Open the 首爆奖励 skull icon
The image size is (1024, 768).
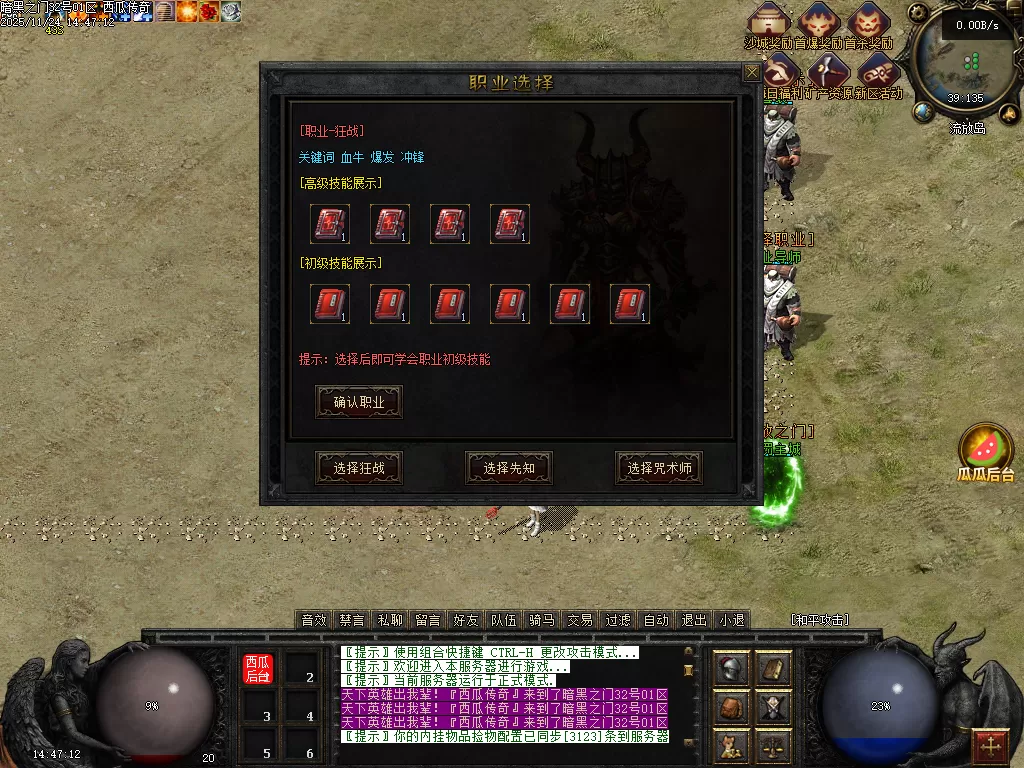pos(818,20)
